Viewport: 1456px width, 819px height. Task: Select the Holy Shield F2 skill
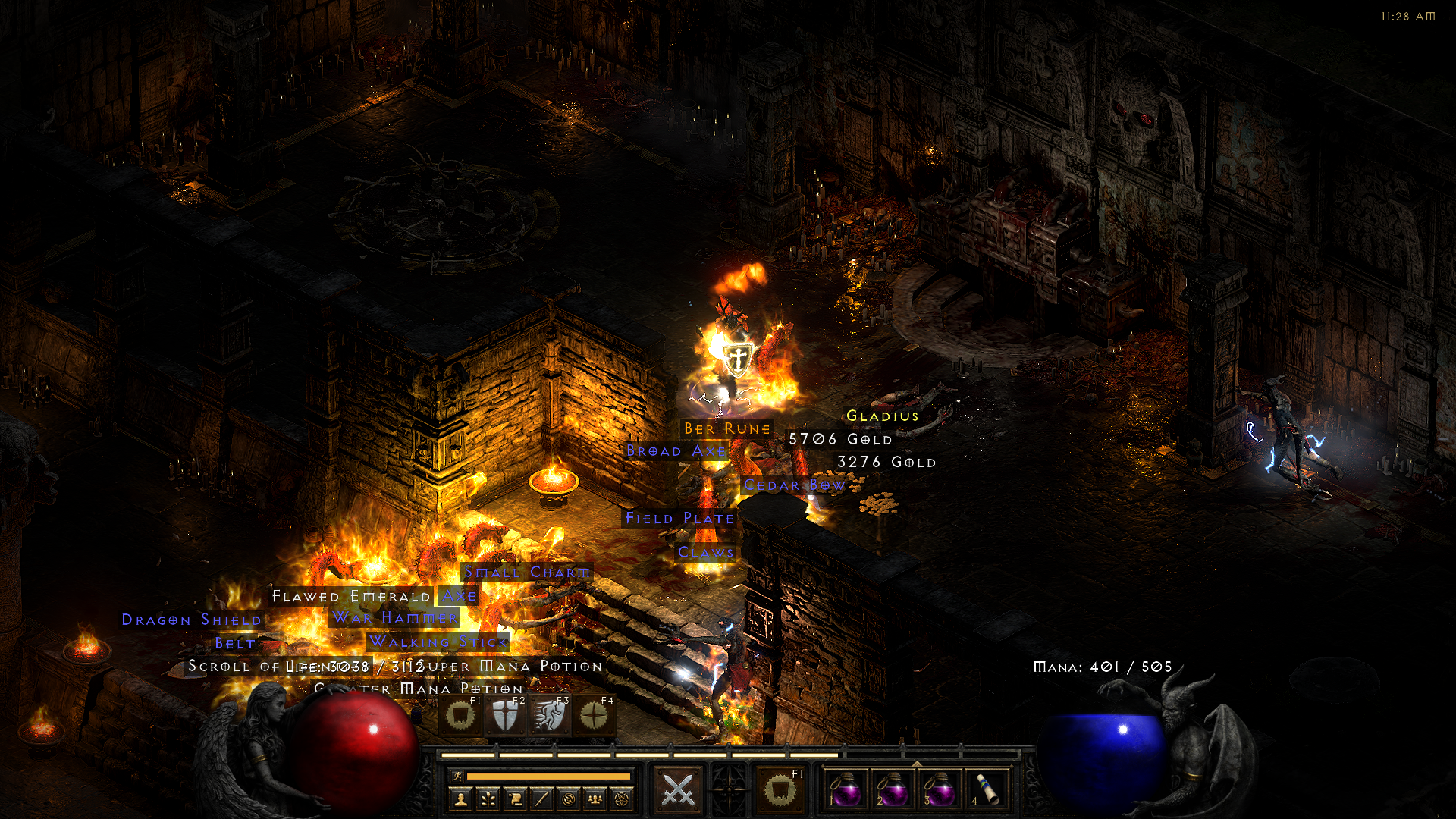pyautogui.click(x=505, y=715)
